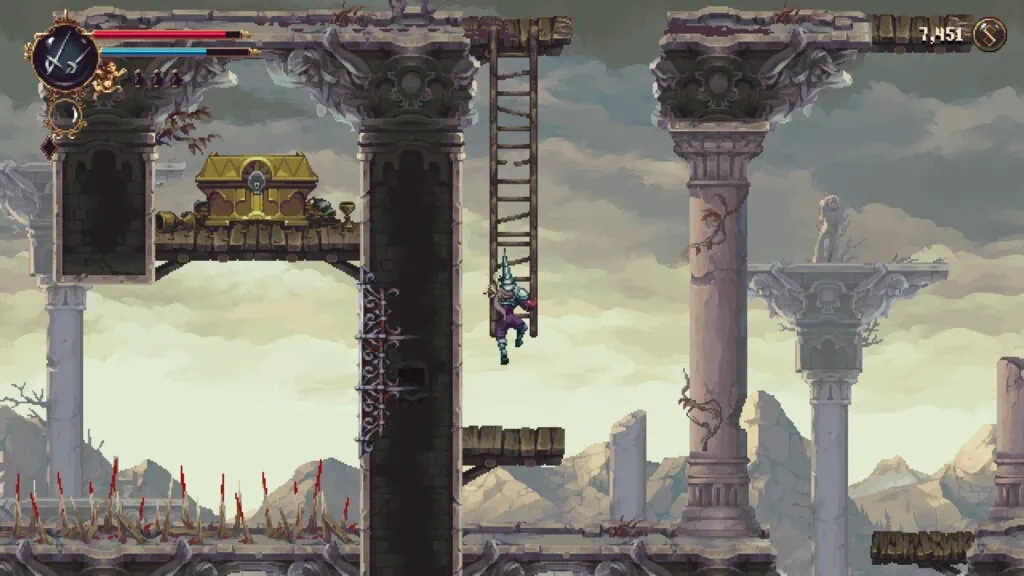Click the Tears of Atonement currency icon
The width and height of the screenshot is (1024, 576).
coord(989,35)
